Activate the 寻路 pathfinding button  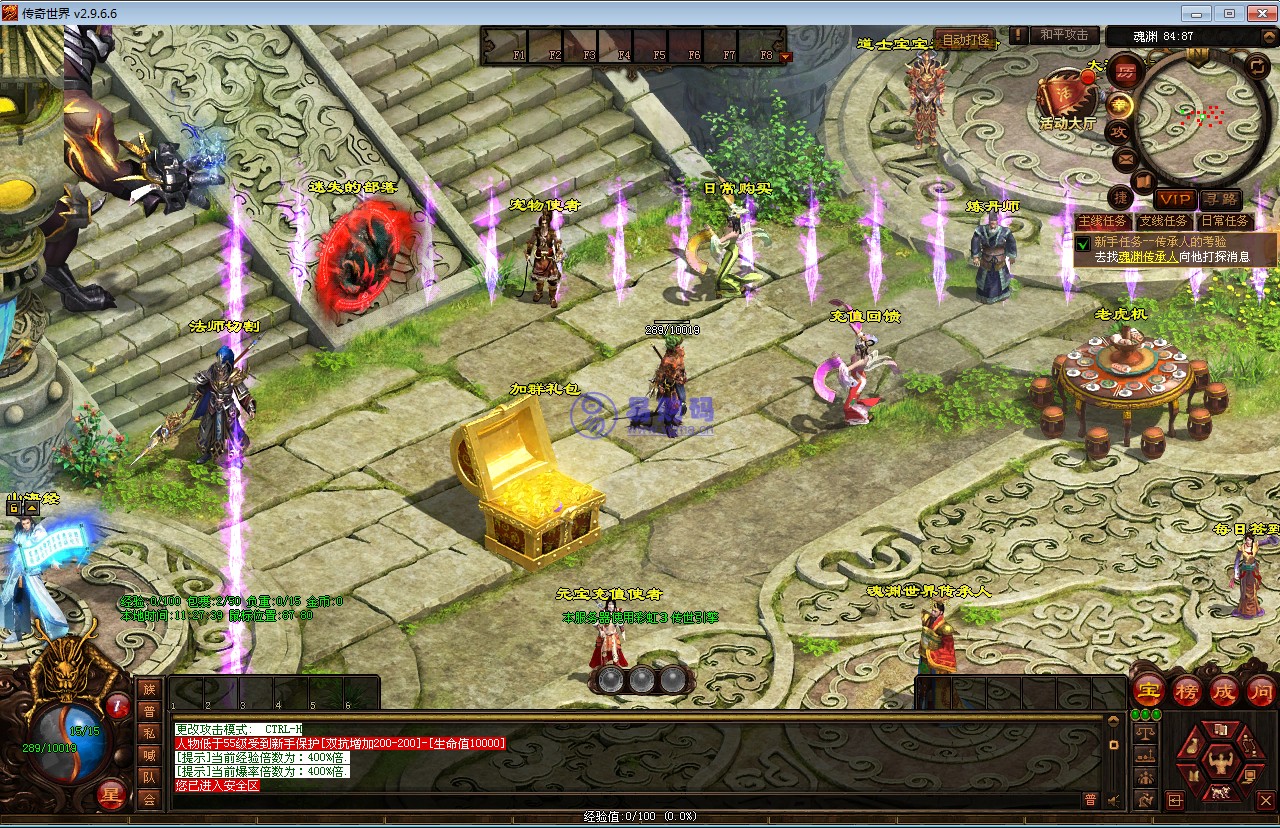coord(1221,200)
